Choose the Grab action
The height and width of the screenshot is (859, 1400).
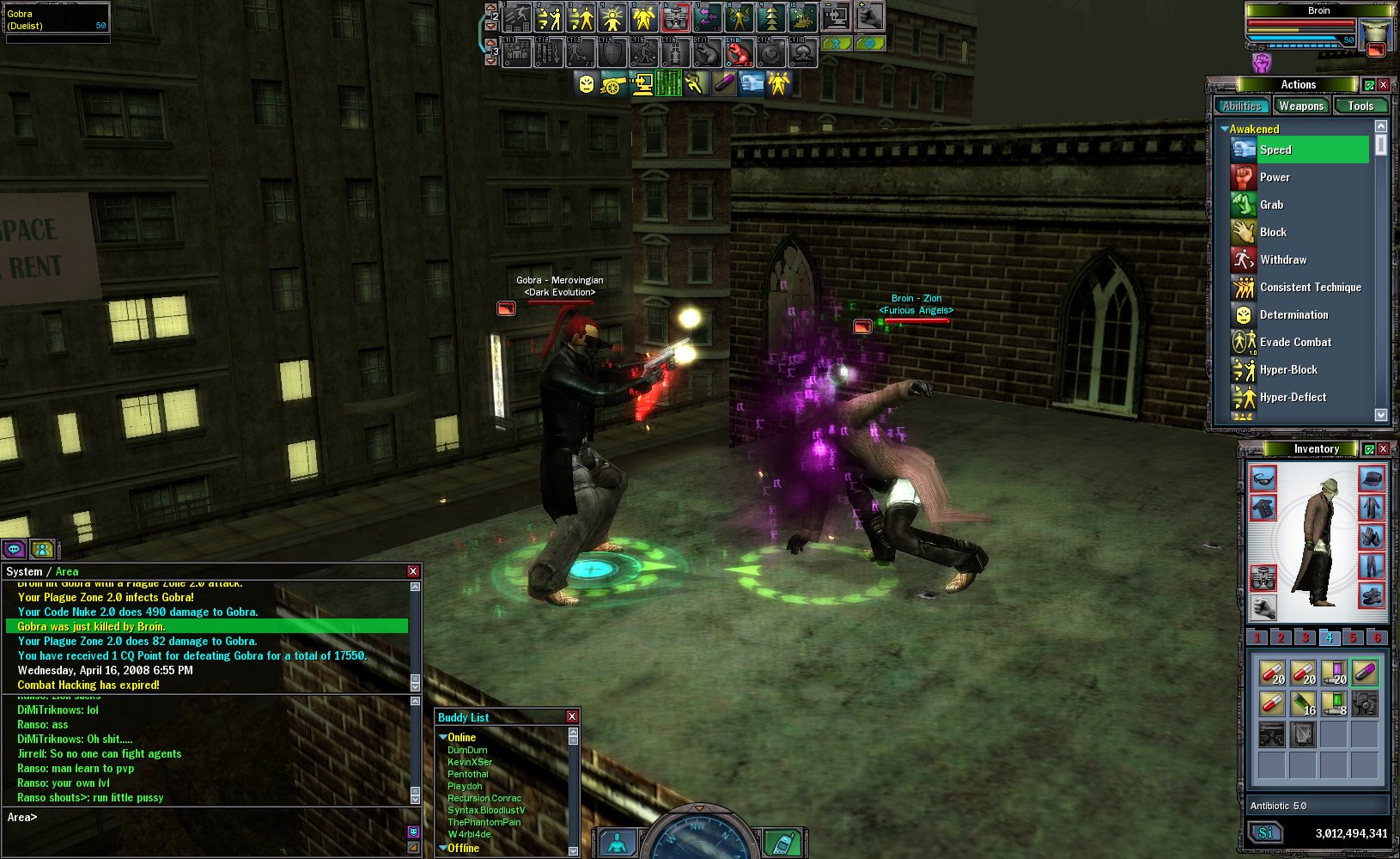[x=1271, y=204]
